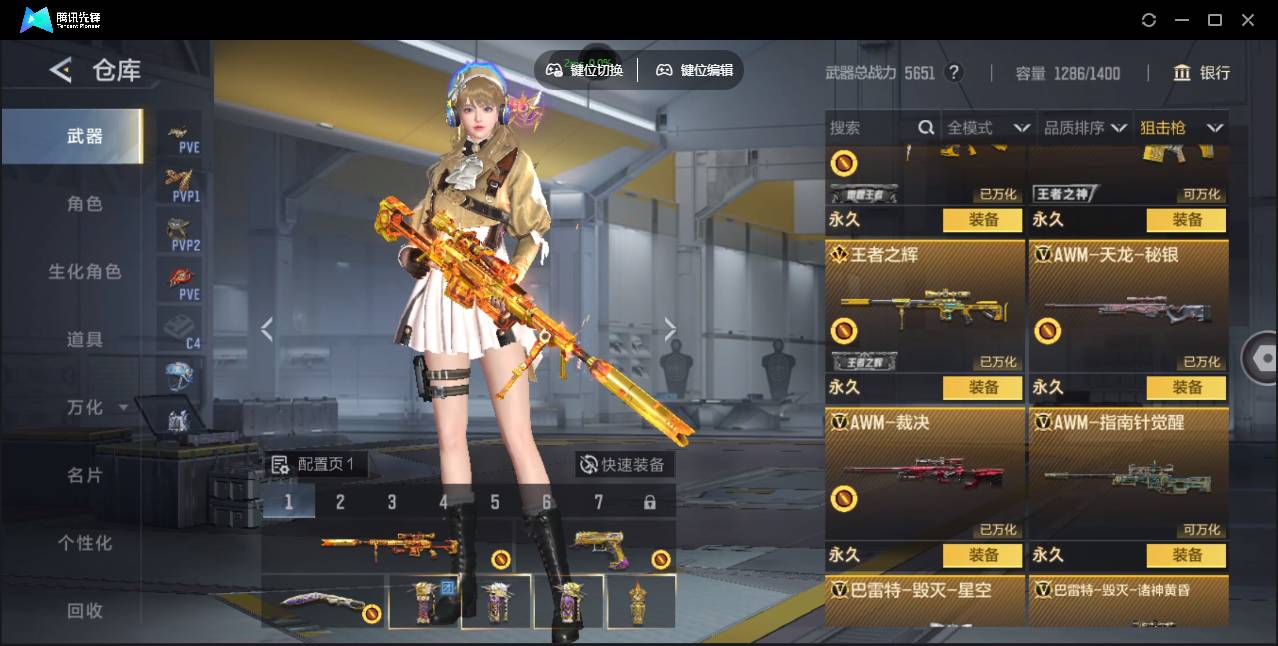Open the 狙击枪 weapon type filter
Viewport: 1278px width, 646px height.
(1181, 128)
